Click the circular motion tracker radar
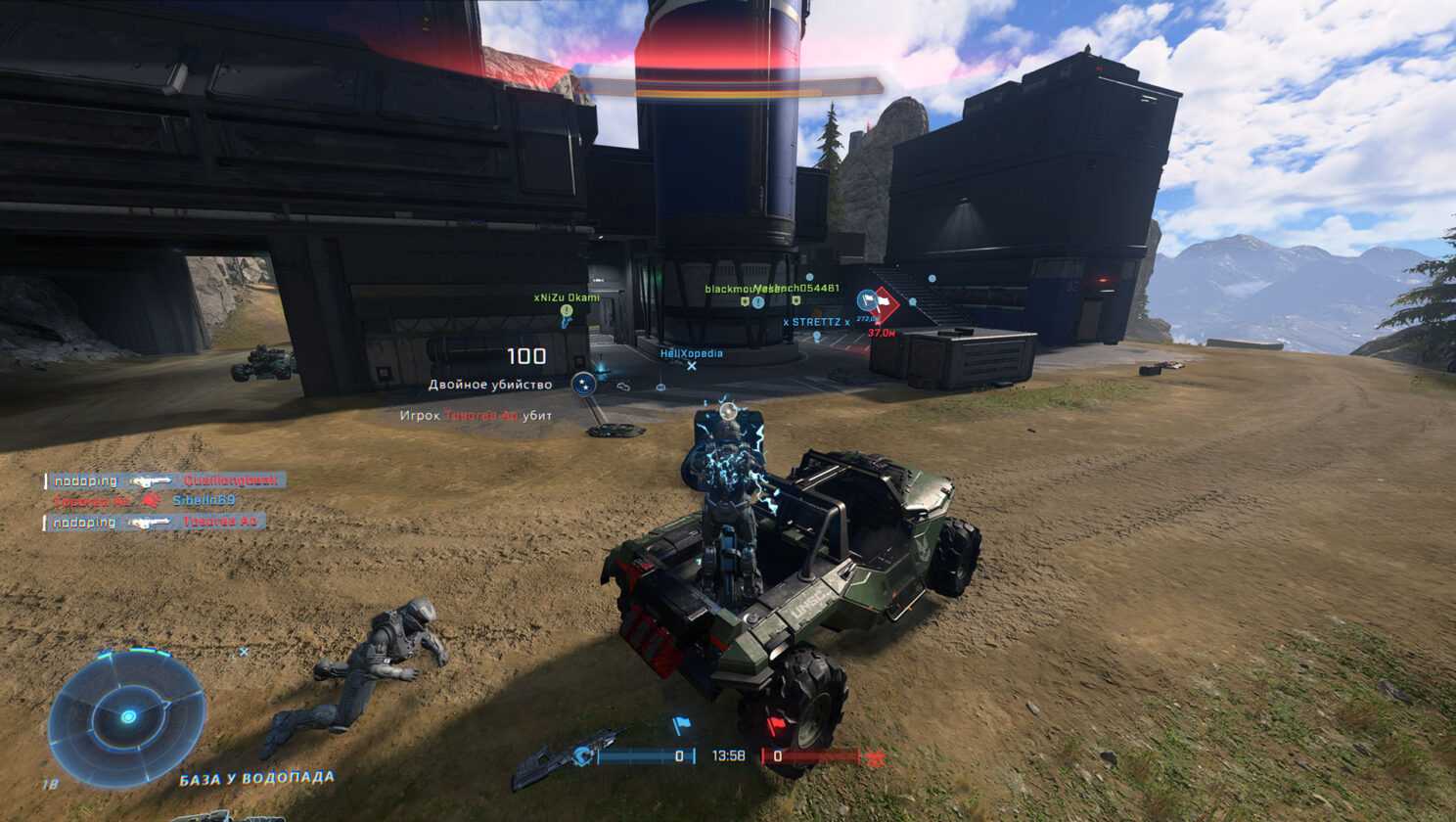The width and height of the screenshot is (1456, 822). pos(127,717)
